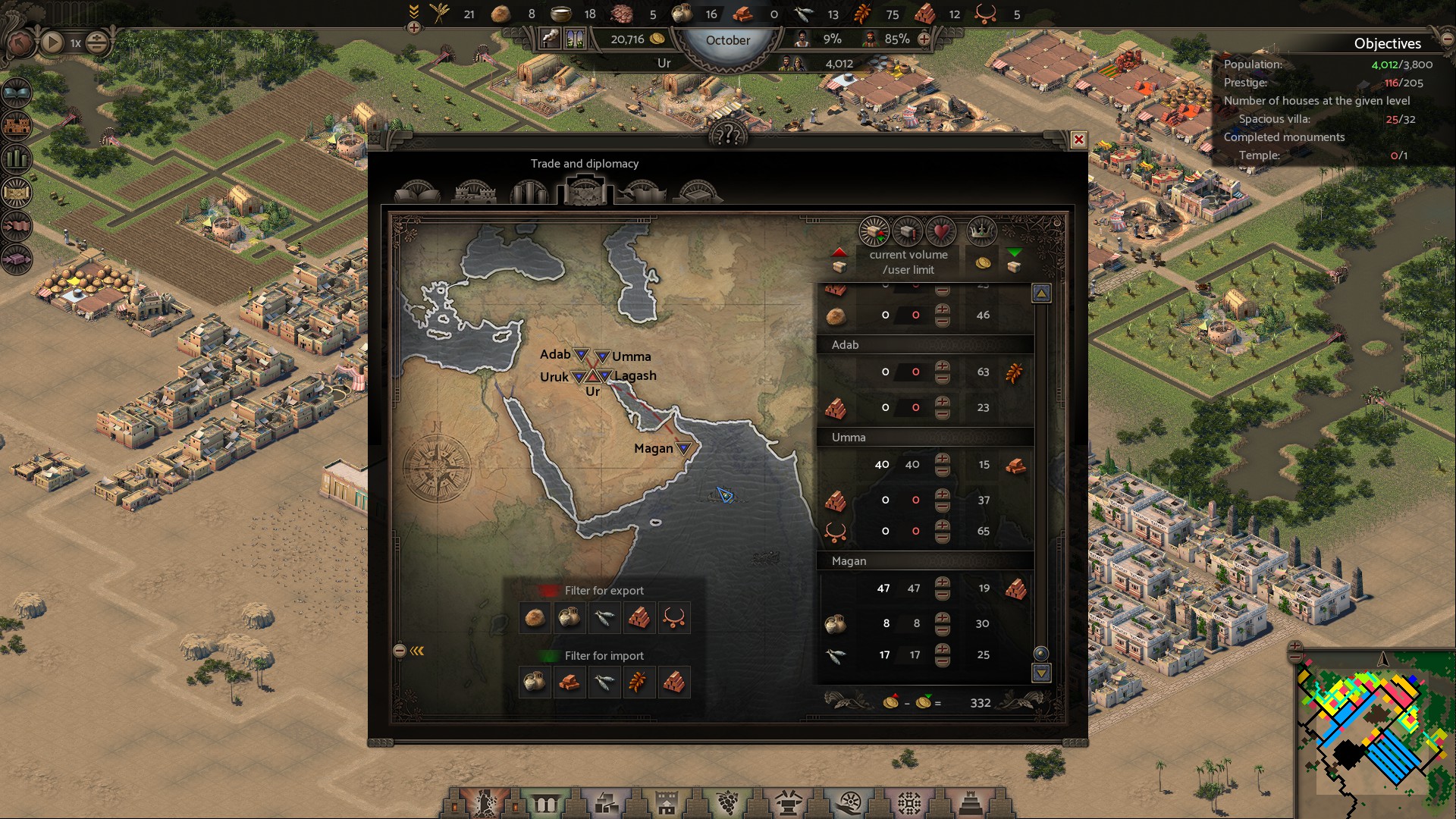This screenshot has width=1456, height=819.
Task: Select Magan city marker on map
Action: [x=683, y=448]
